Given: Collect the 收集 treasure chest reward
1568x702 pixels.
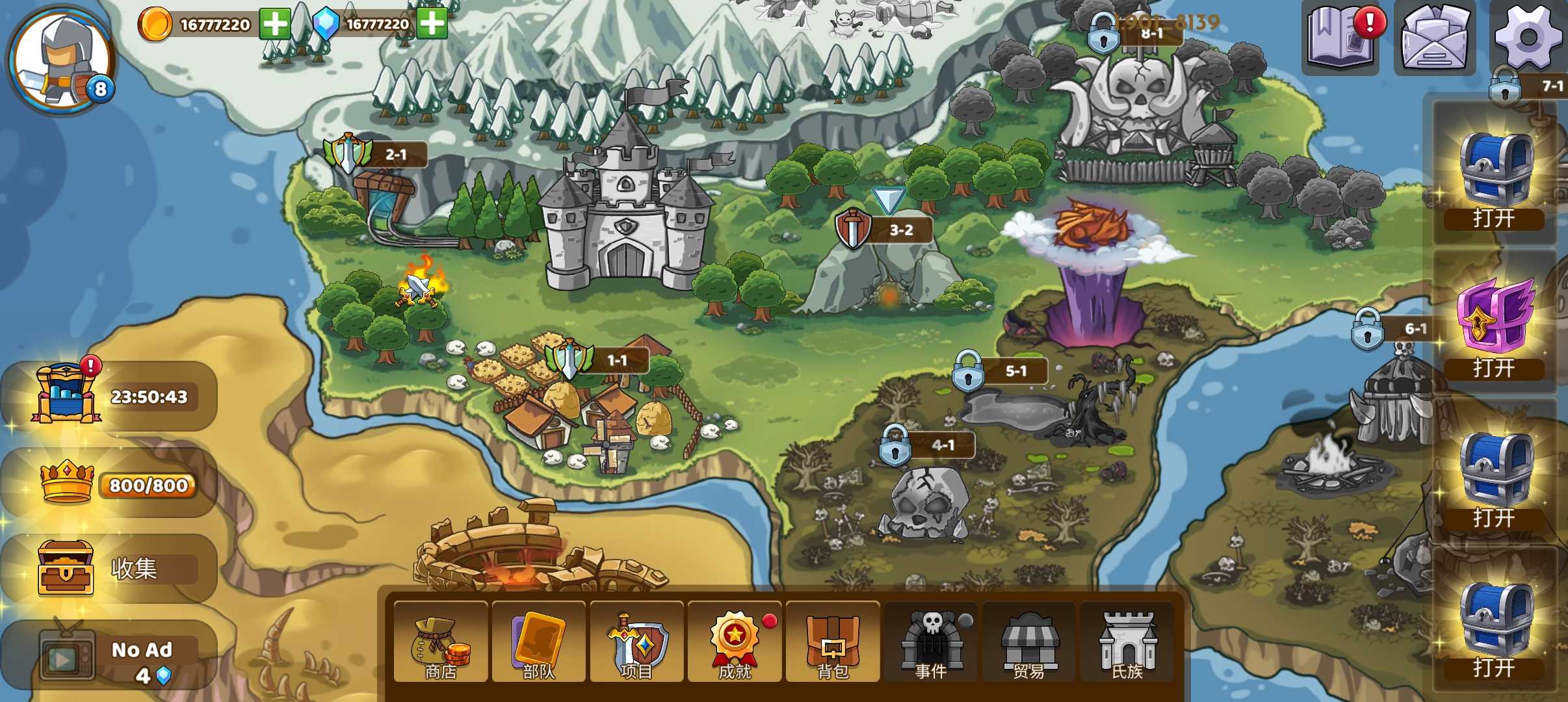Looking at the screenshot, I should (111, 569).
